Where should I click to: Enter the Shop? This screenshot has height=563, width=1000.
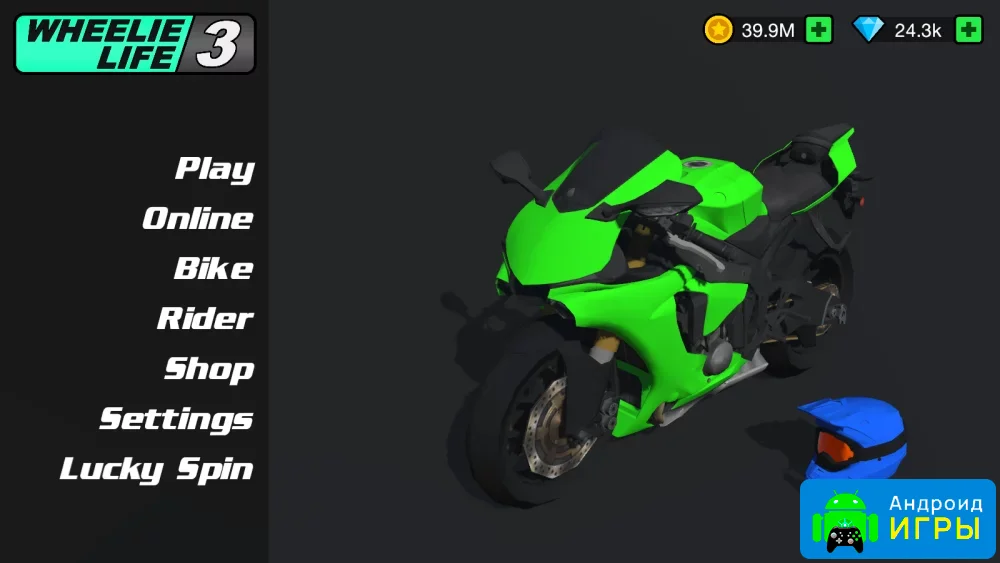click(x=209, y=368)
